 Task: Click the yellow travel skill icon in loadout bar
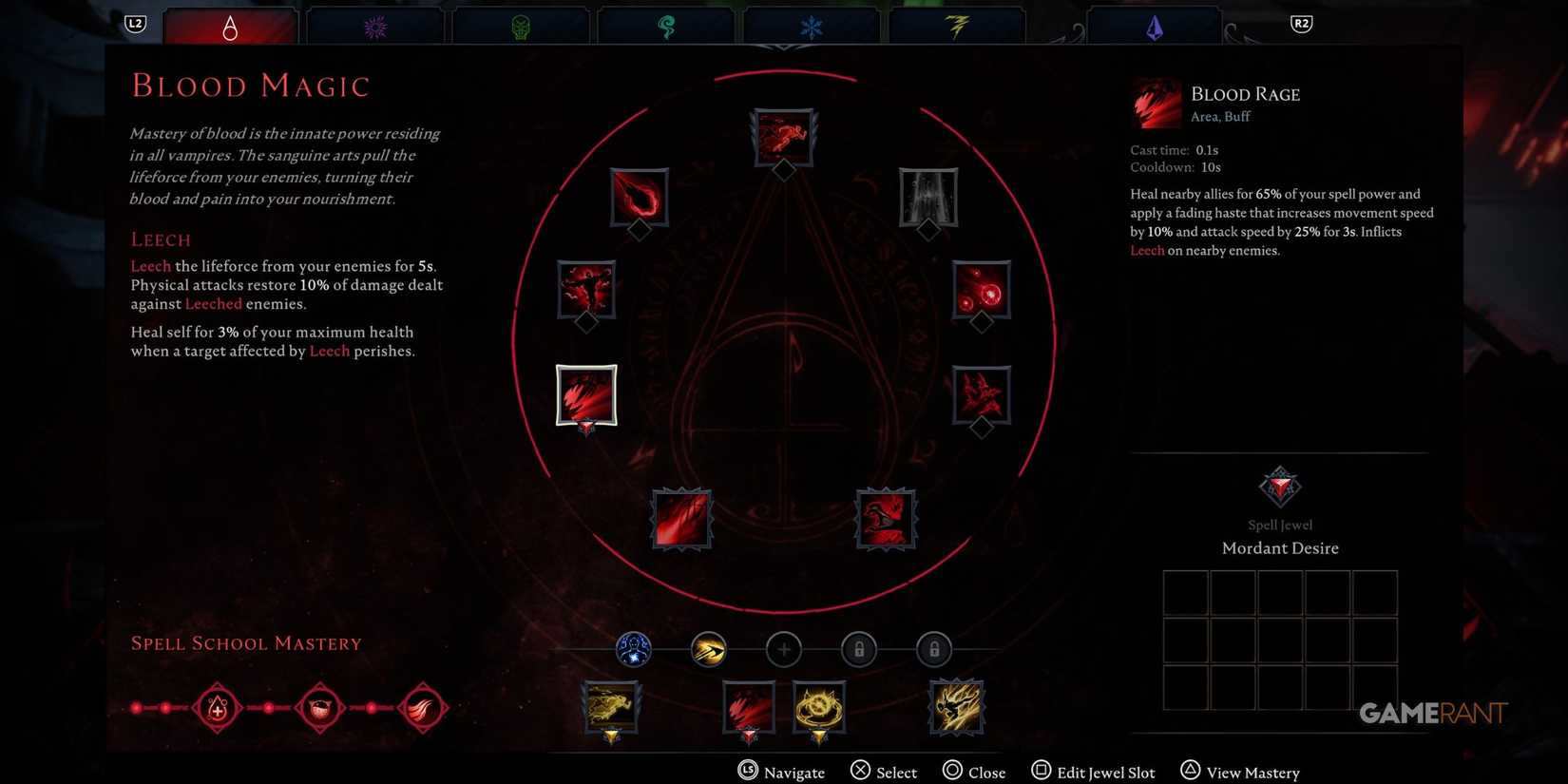[611, 705]
